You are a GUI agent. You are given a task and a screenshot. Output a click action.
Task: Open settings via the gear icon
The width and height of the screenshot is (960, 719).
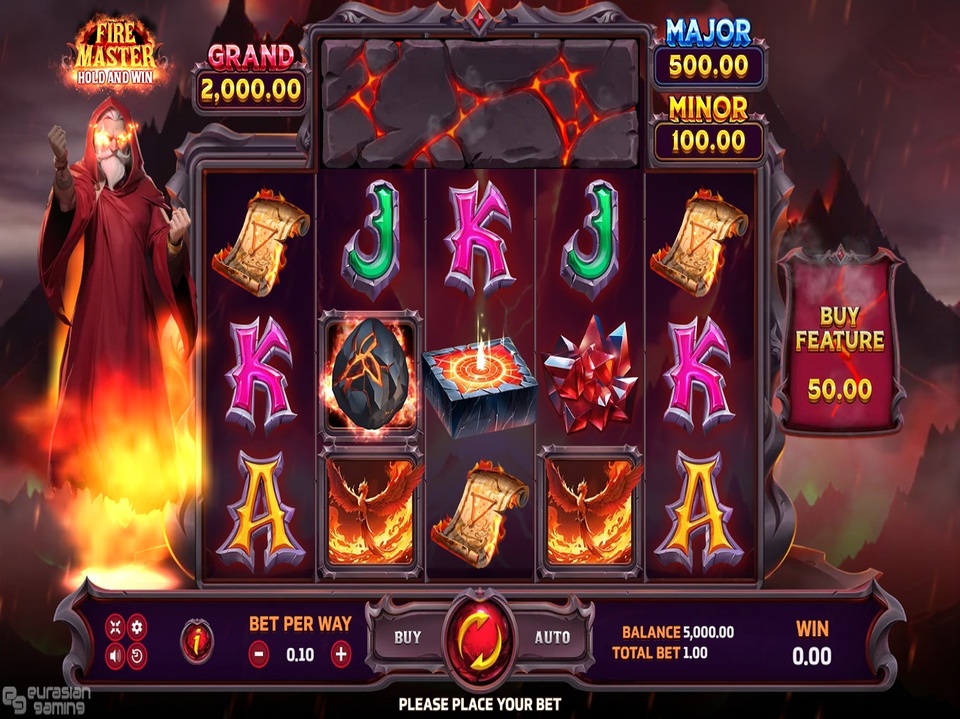coord(138,627)
